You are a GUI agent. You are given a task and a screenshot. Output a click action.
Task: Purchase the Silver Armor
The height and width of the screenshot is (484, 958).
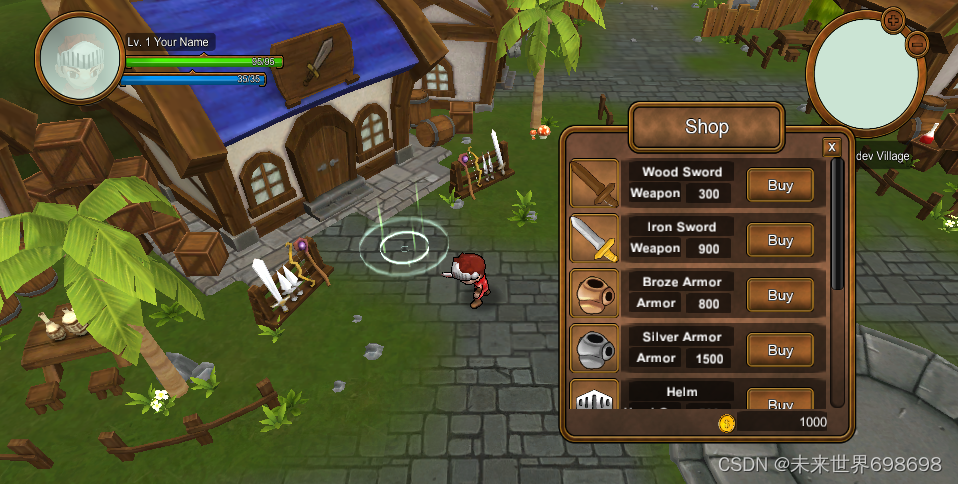coord(780,350)
